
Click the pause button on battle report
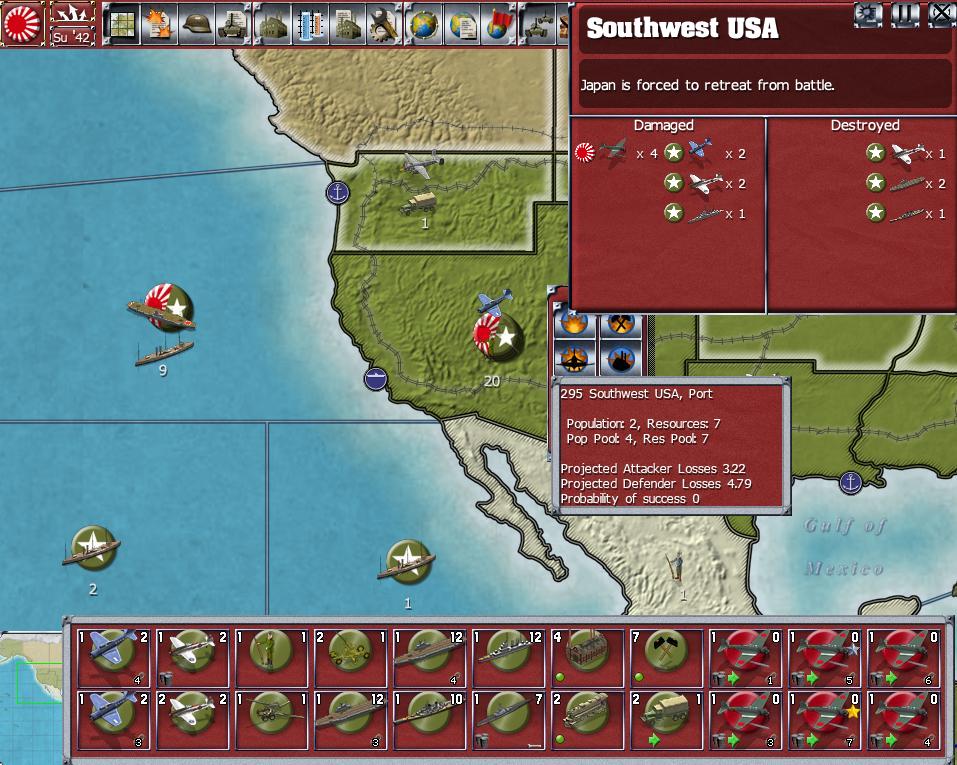905,13
